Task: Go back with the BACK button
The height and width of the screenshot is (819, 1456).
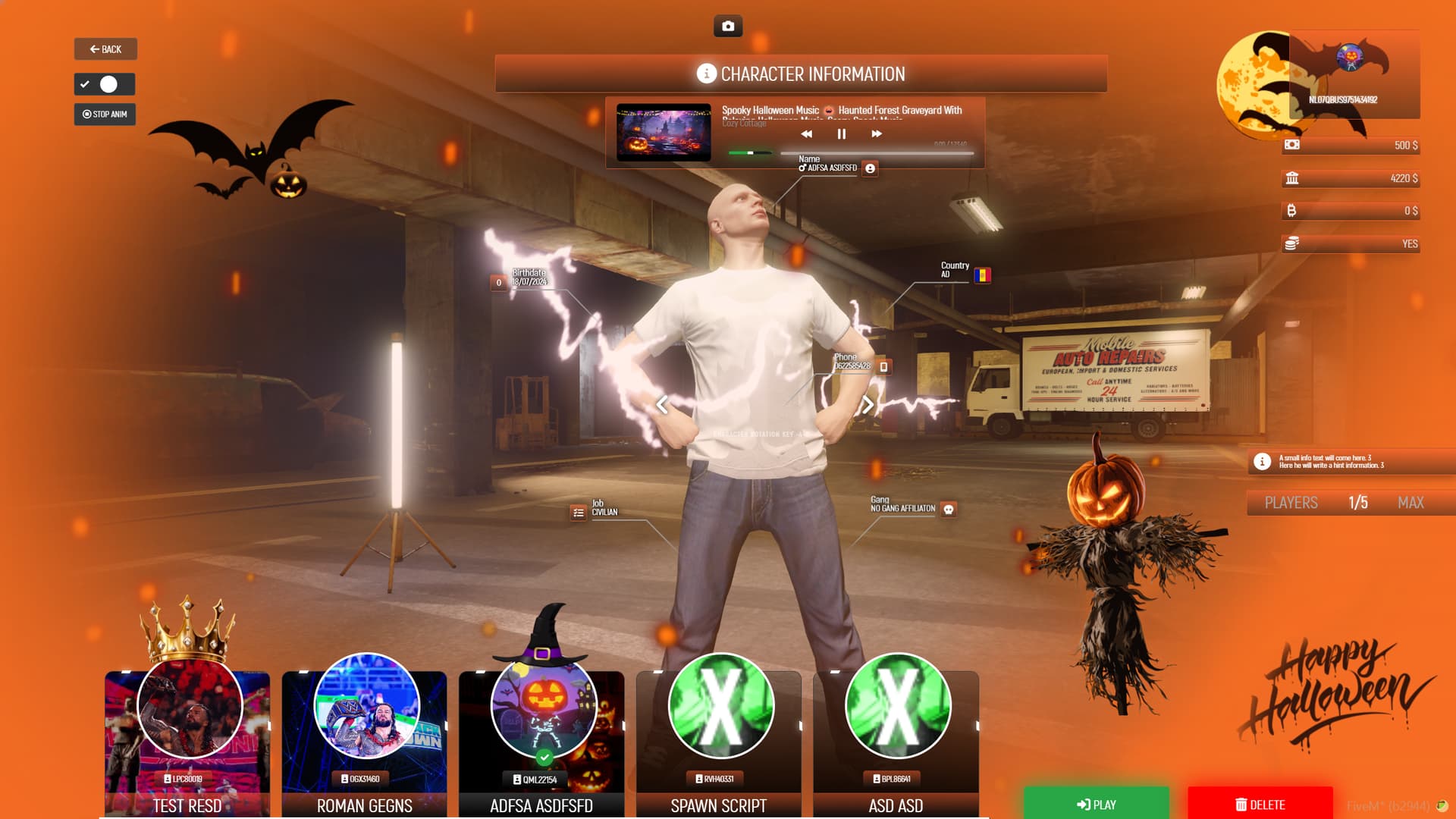Action: 105,49
